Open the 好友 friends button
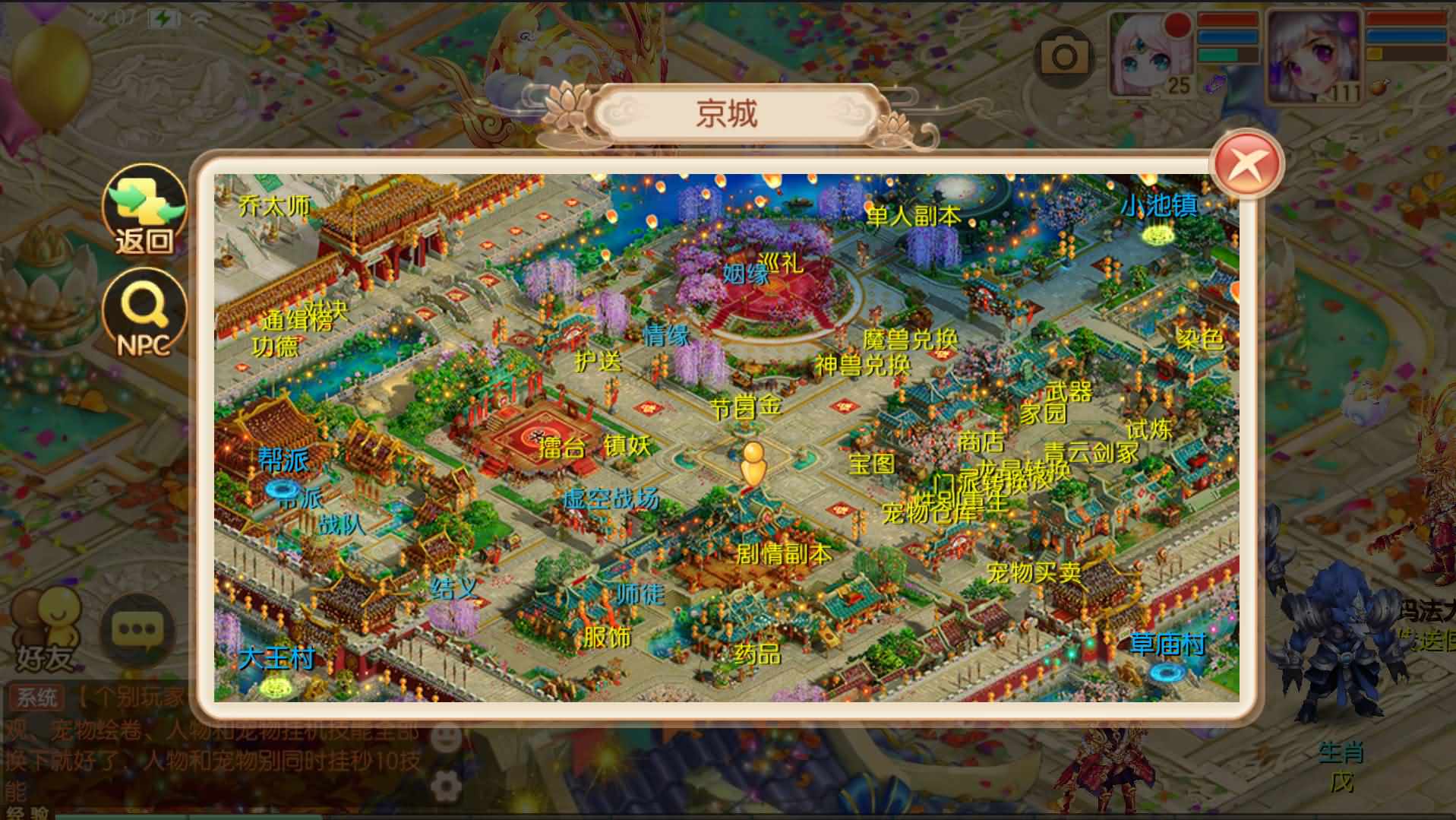1456x820 pixels. coord(47,632)
